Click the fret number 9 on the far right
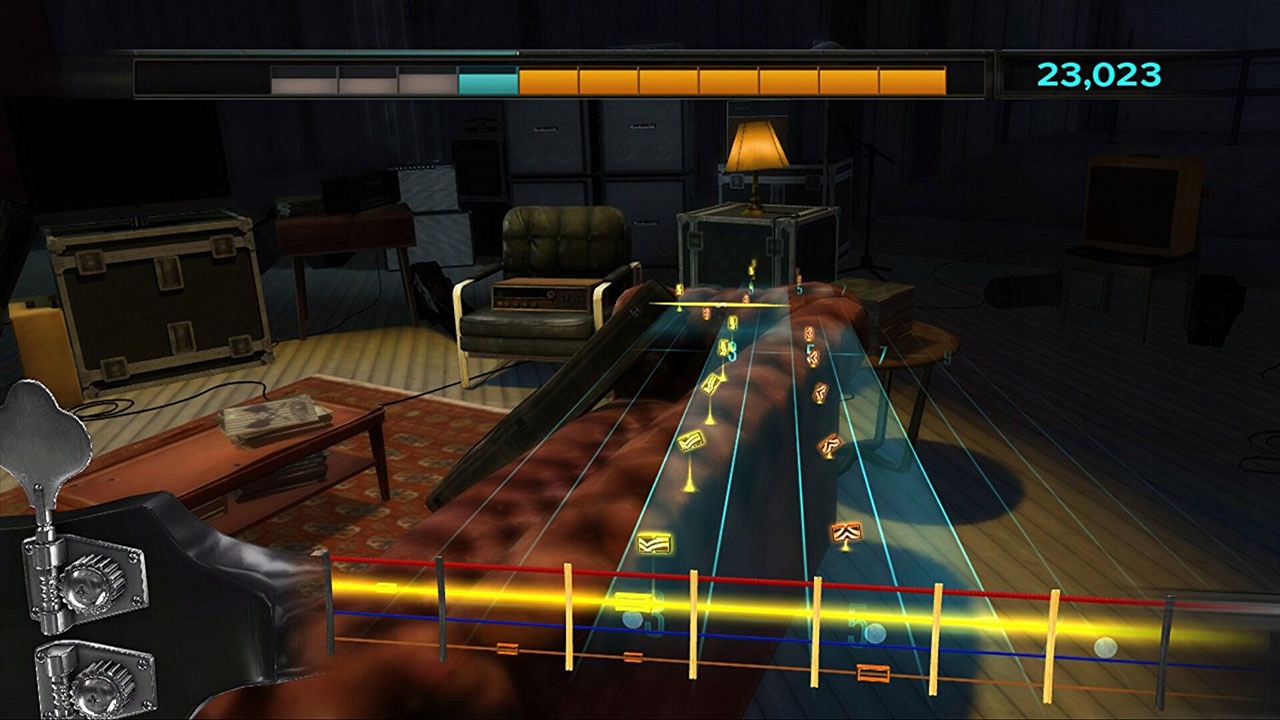This screenshot has width=1280, height=720. (947, 358)
